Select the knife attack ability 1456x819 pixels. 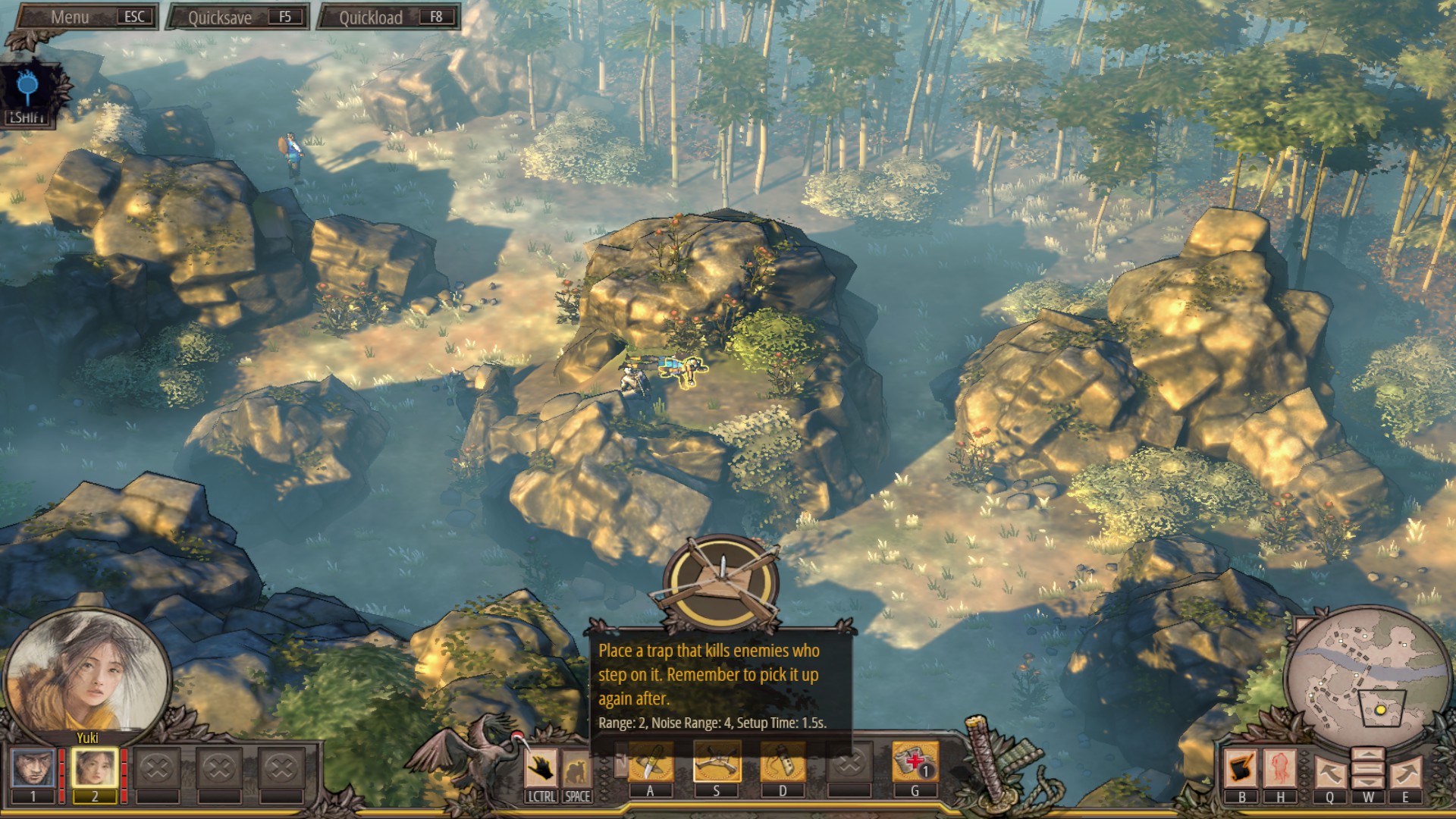pyautogui.click(x=650, y=762)
